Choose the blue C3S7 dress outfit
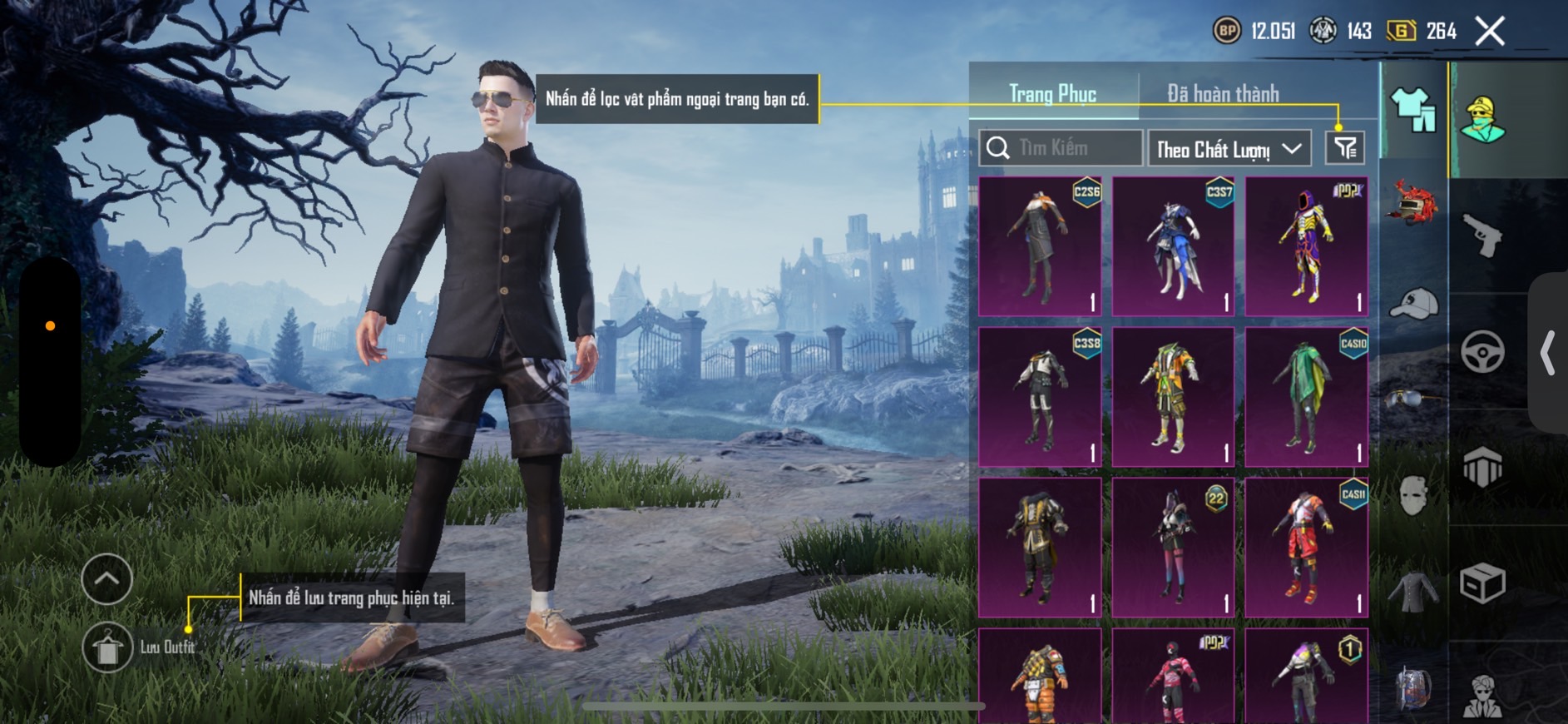This screenshot has width=1568, height=724. pyautogui.click(x=1173, y=246)
